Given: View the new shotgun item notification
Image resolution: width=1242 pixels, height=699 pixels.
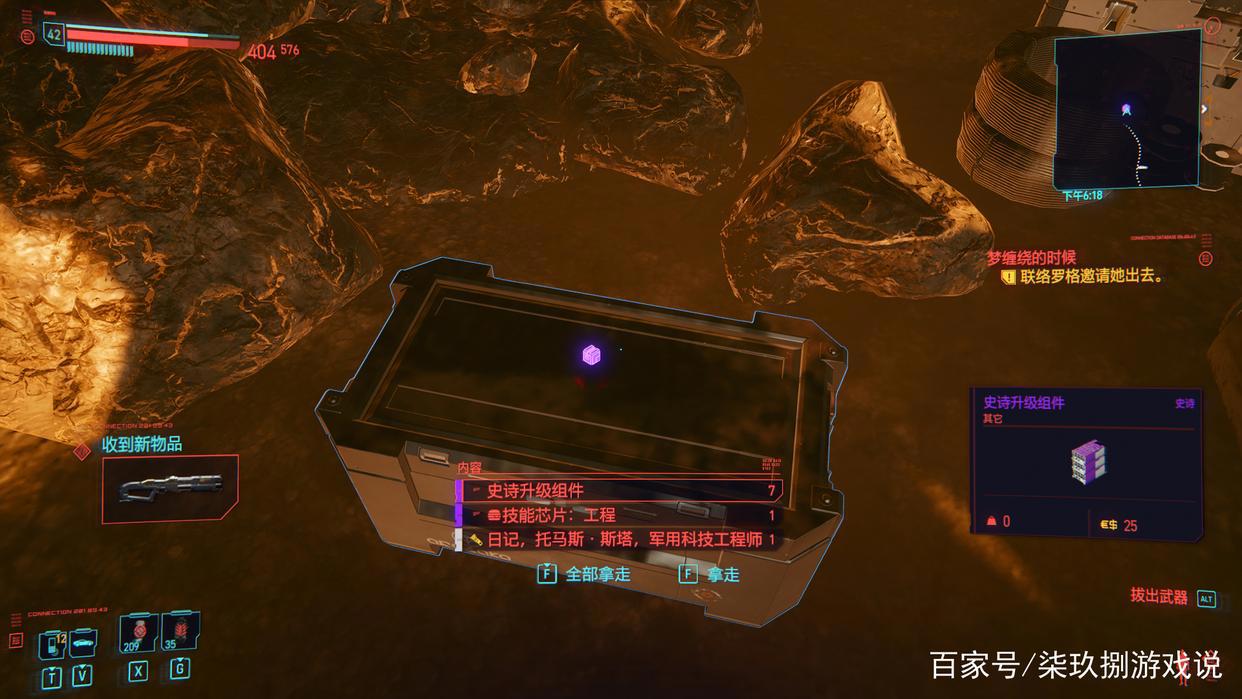Looking at the screenshot, I should (170, 488).
